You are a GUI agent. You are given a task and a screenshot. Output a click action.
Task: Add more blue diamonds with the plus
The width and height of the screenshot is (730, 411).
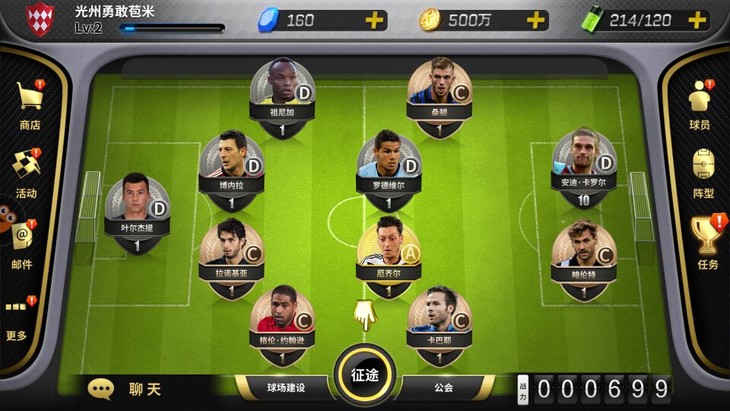click(x=373, y=20)
